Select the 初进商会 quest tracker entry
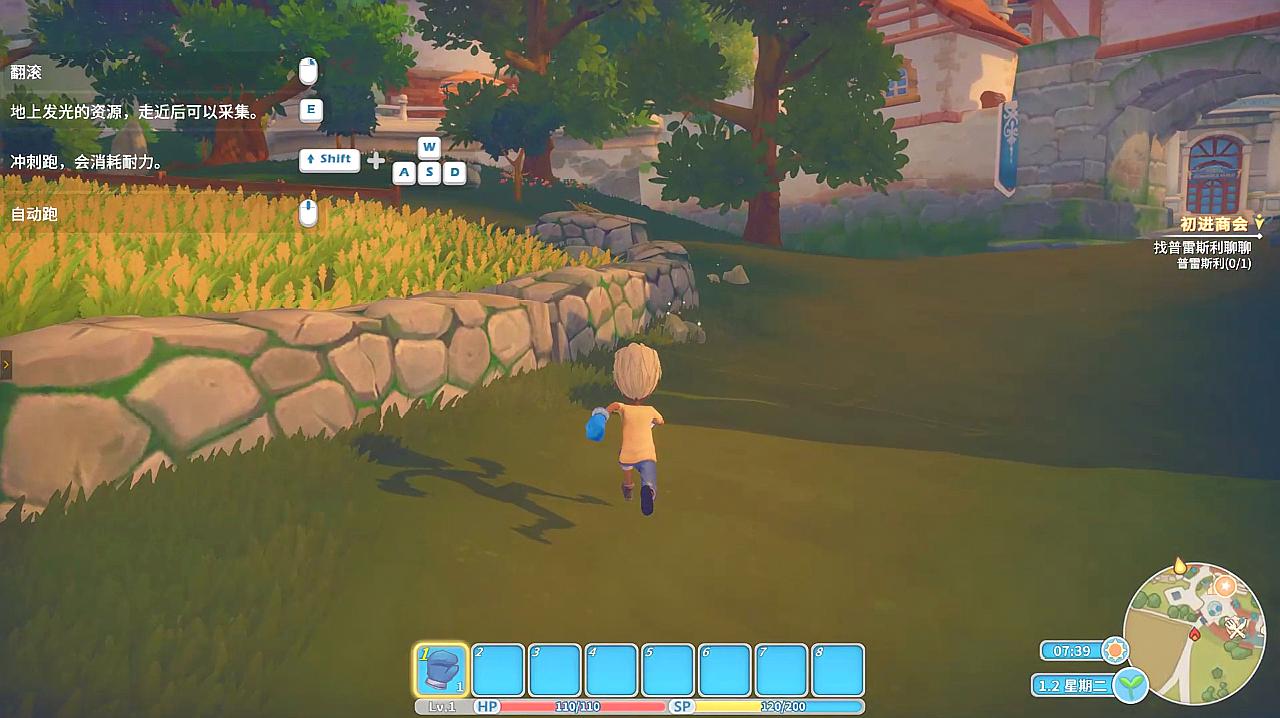 point(1213,225)
